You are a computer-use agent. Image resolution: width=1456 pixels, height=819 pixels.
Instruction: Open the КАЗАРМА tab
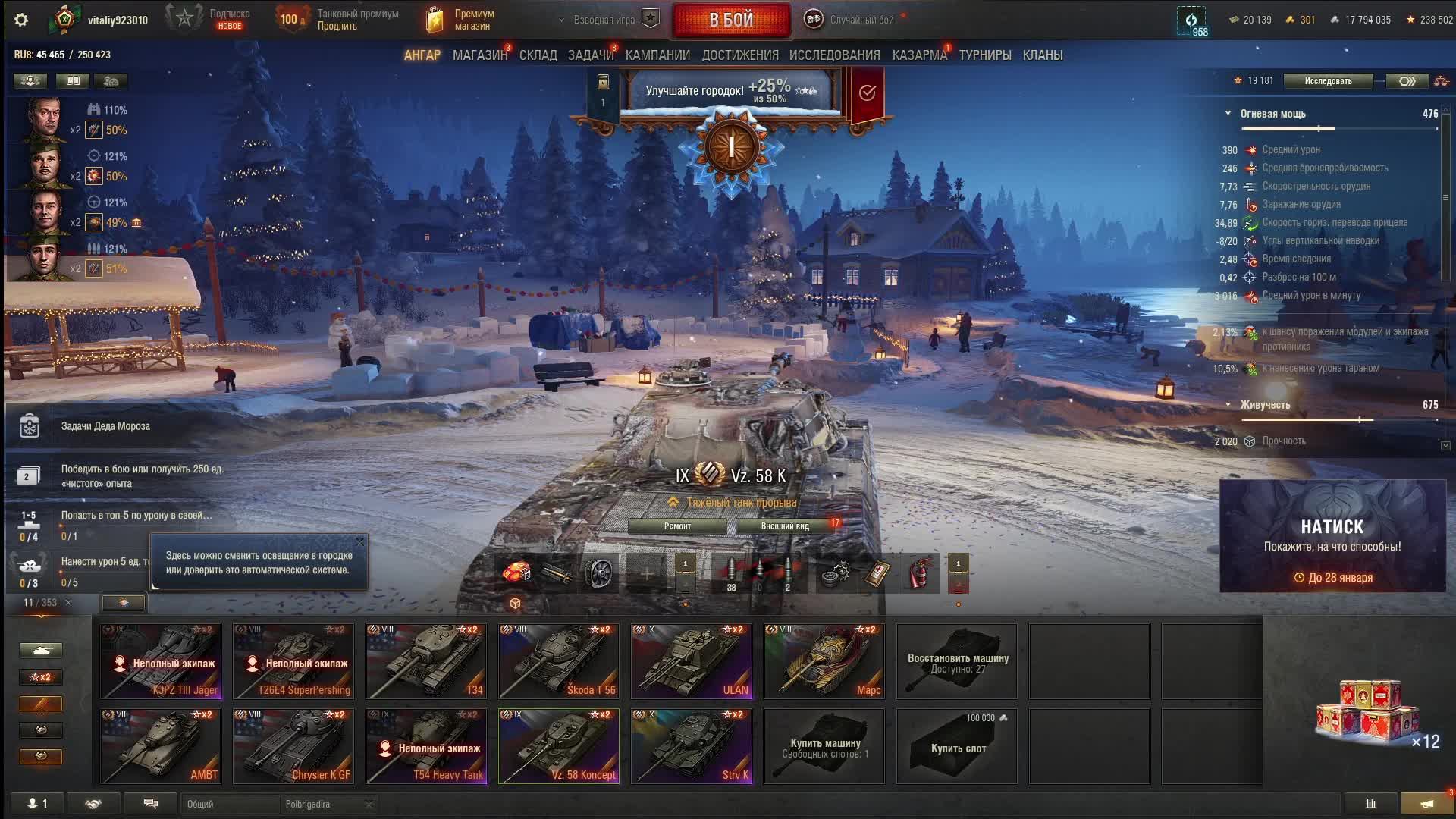pyautogui.click(x=919, y=55)
